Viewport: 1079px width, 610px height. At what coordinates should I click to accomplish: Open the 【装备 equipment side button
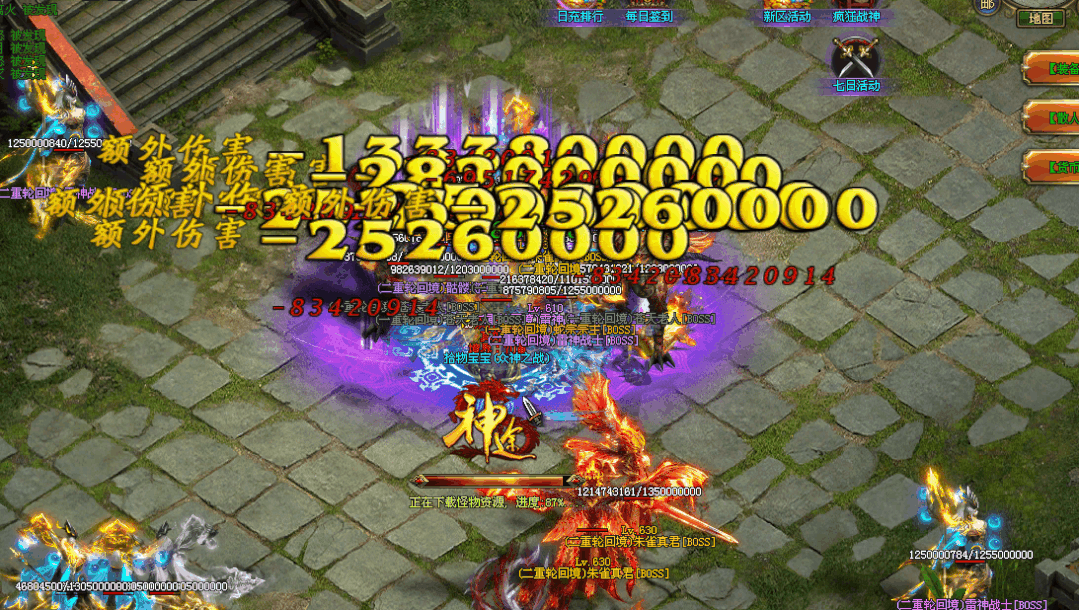click(1052, 69)
